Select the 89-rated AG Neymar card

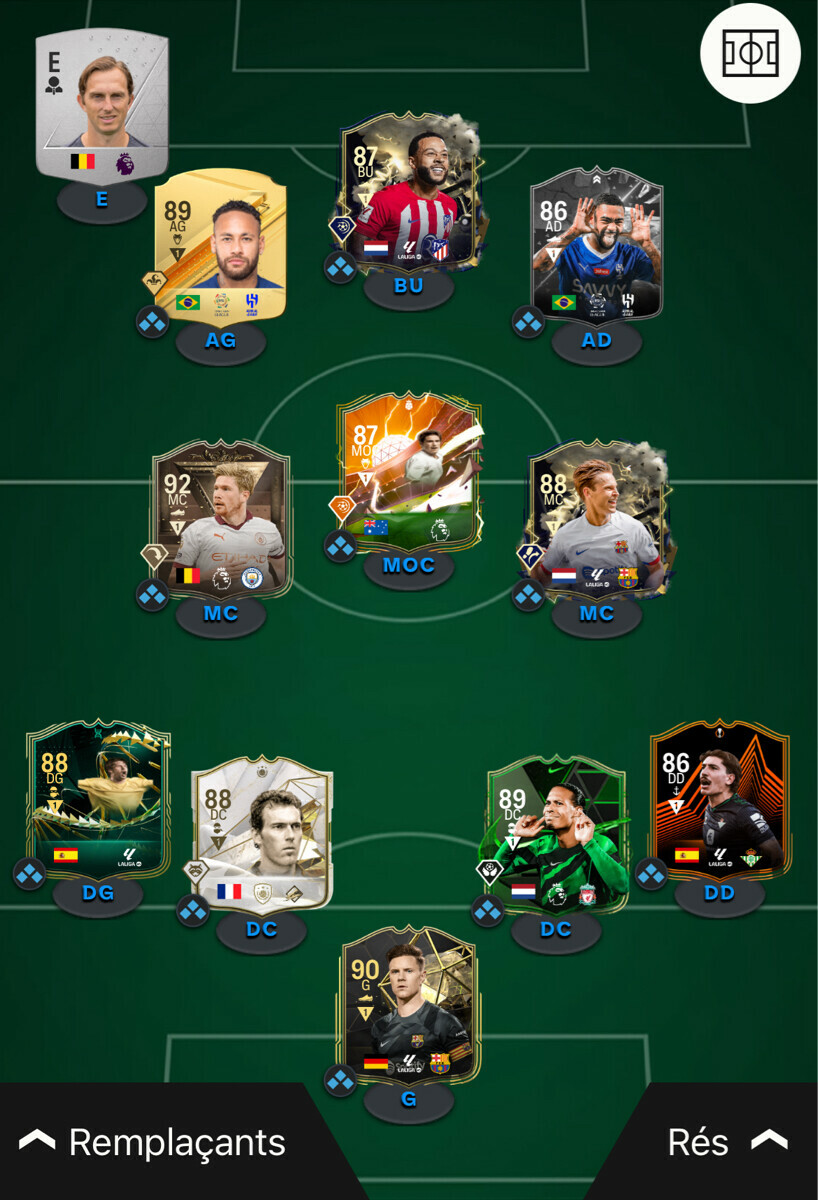[x=221, y=245]
